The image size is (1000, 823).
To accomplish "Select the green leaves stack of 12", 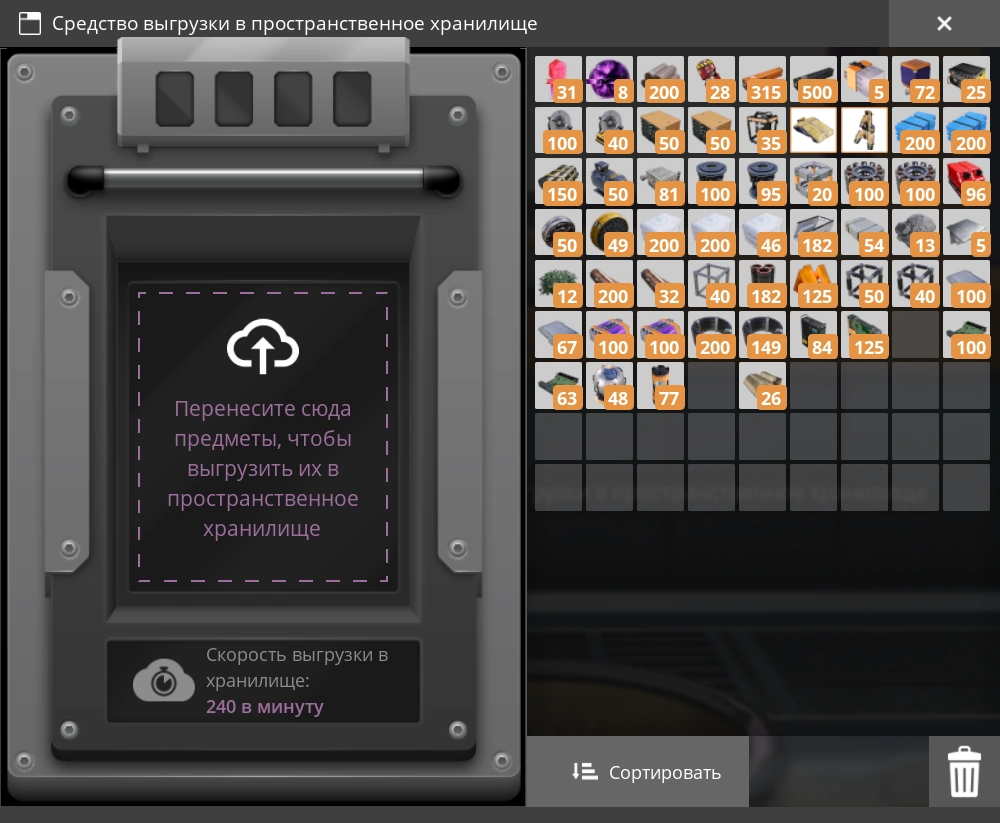I will coord(558,284).
